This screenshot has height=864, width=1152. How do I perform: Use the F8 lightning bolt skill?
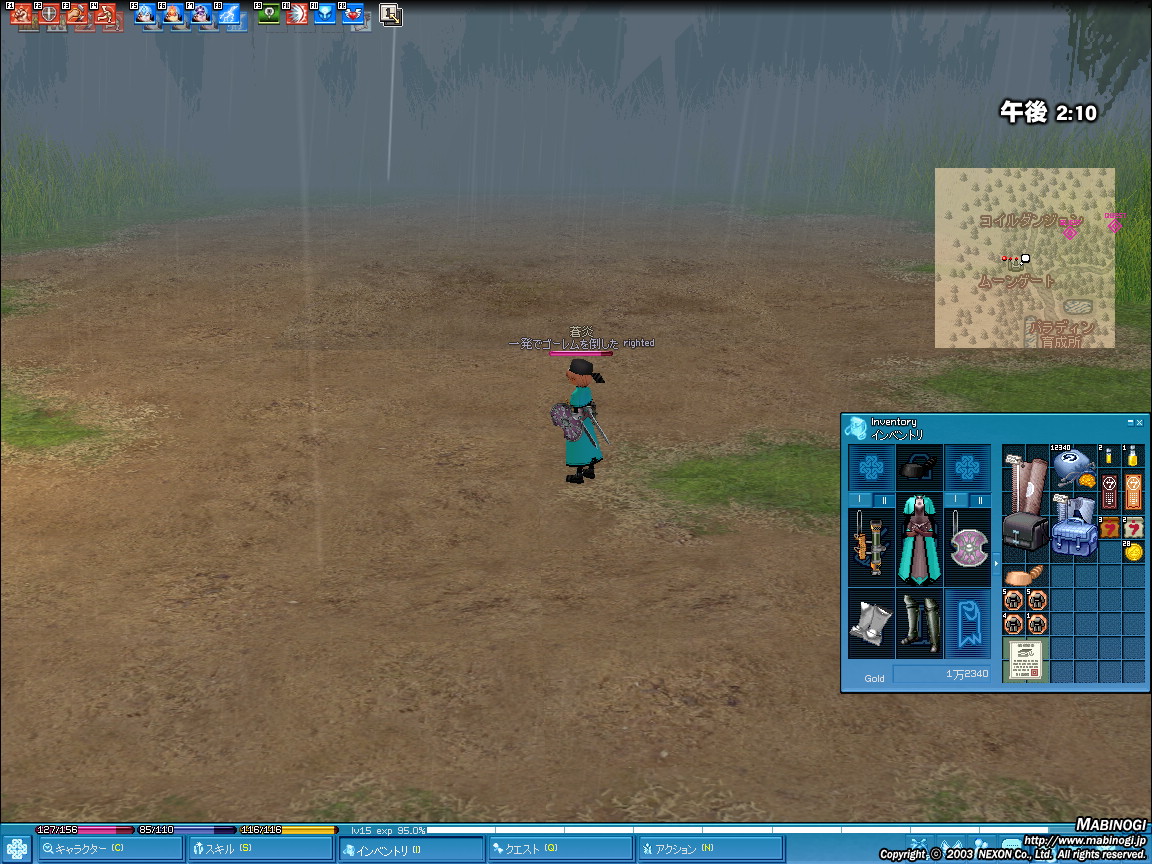pyautogui.click(x=230, y=15)
